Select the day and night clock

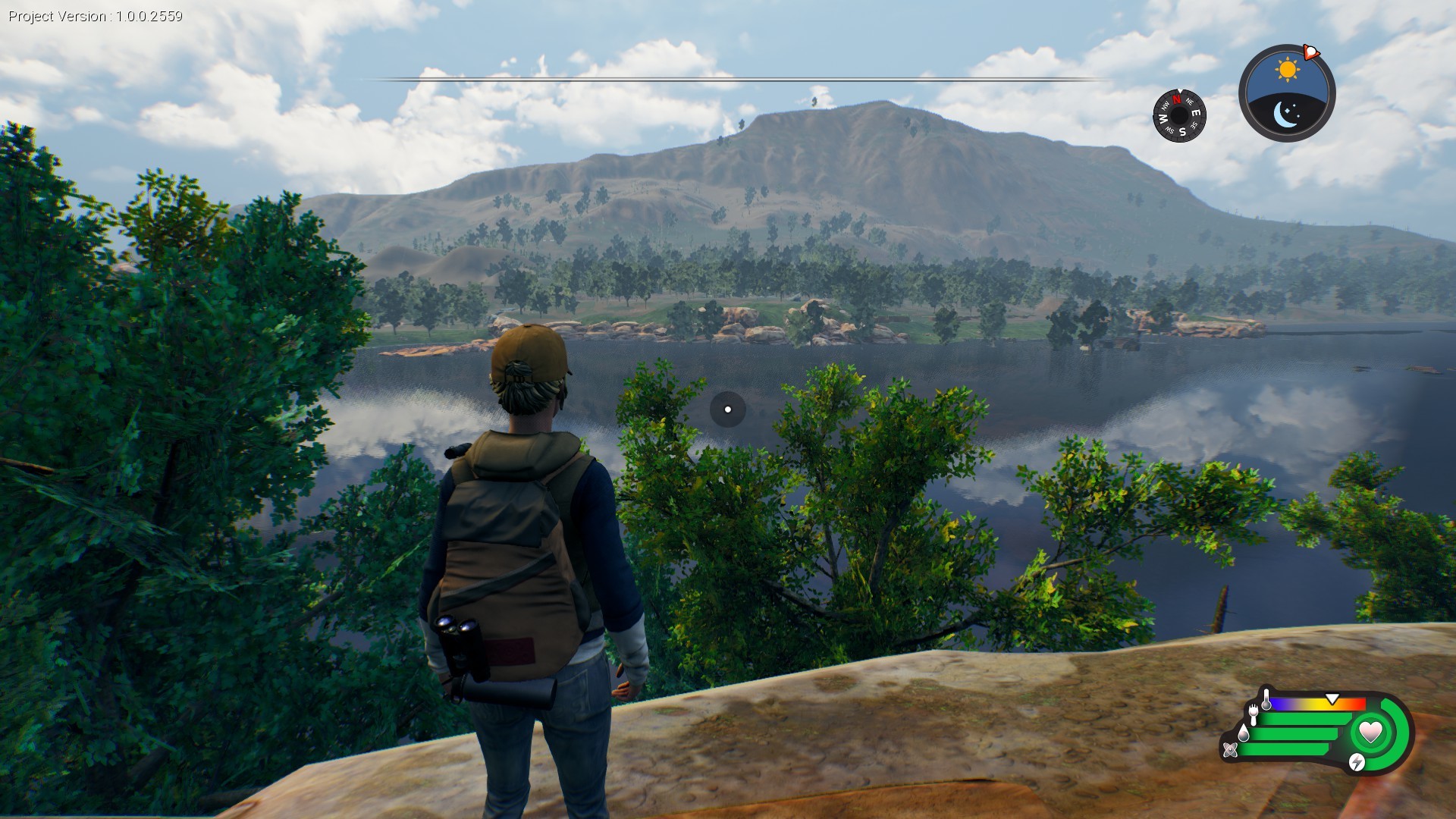click(1287, 93)
